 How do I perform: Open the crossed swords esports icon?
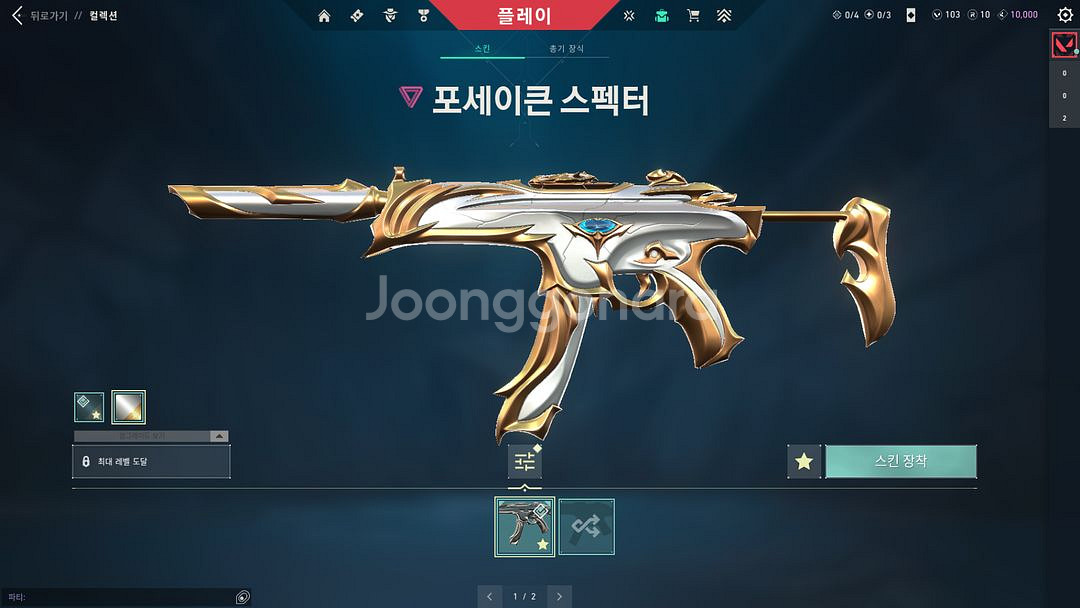point(629,15)
